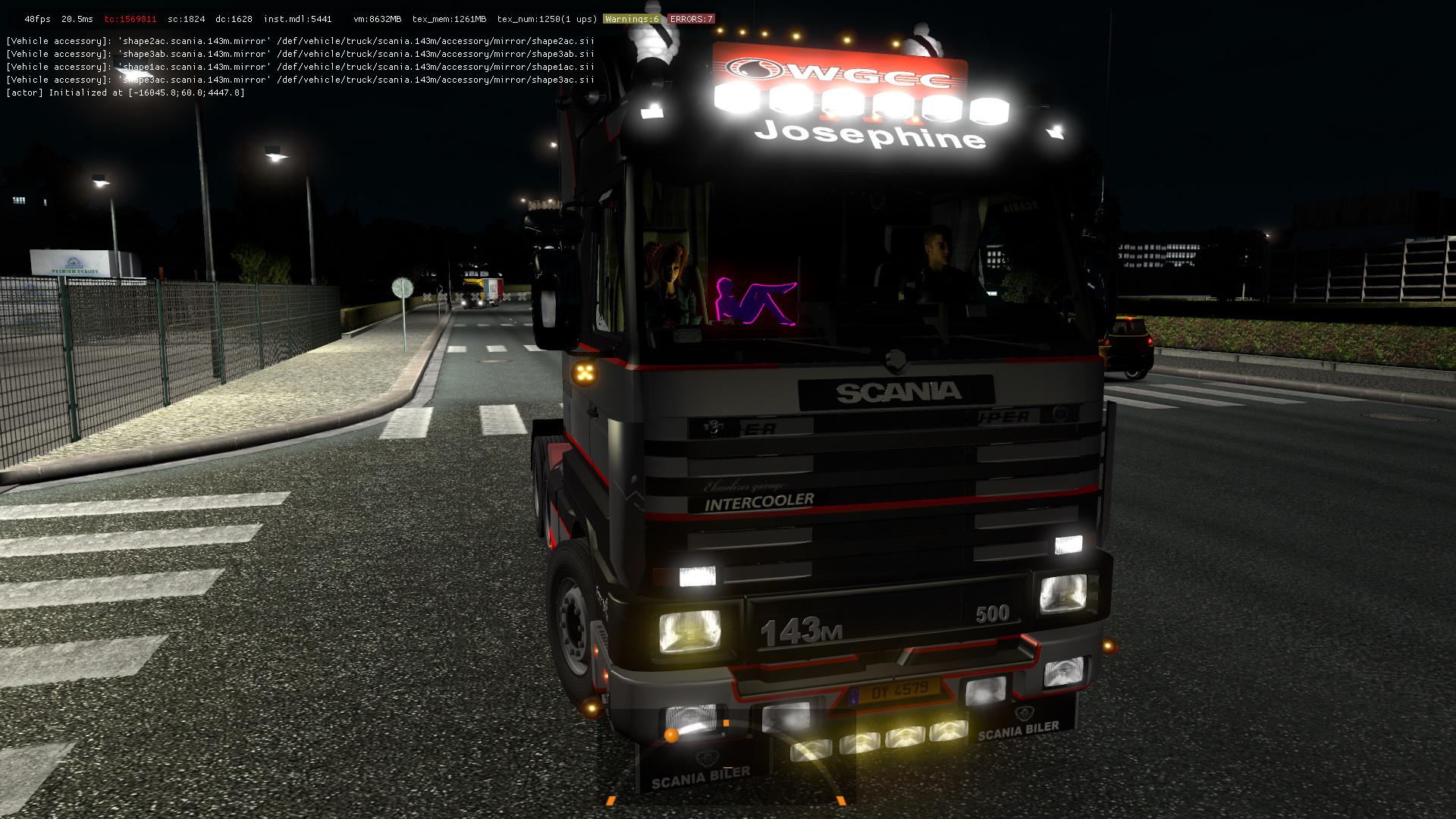Click the pink neon silhouette on the dashboard
Viewport: 1456px width, 819px height.
pos(755,301)
